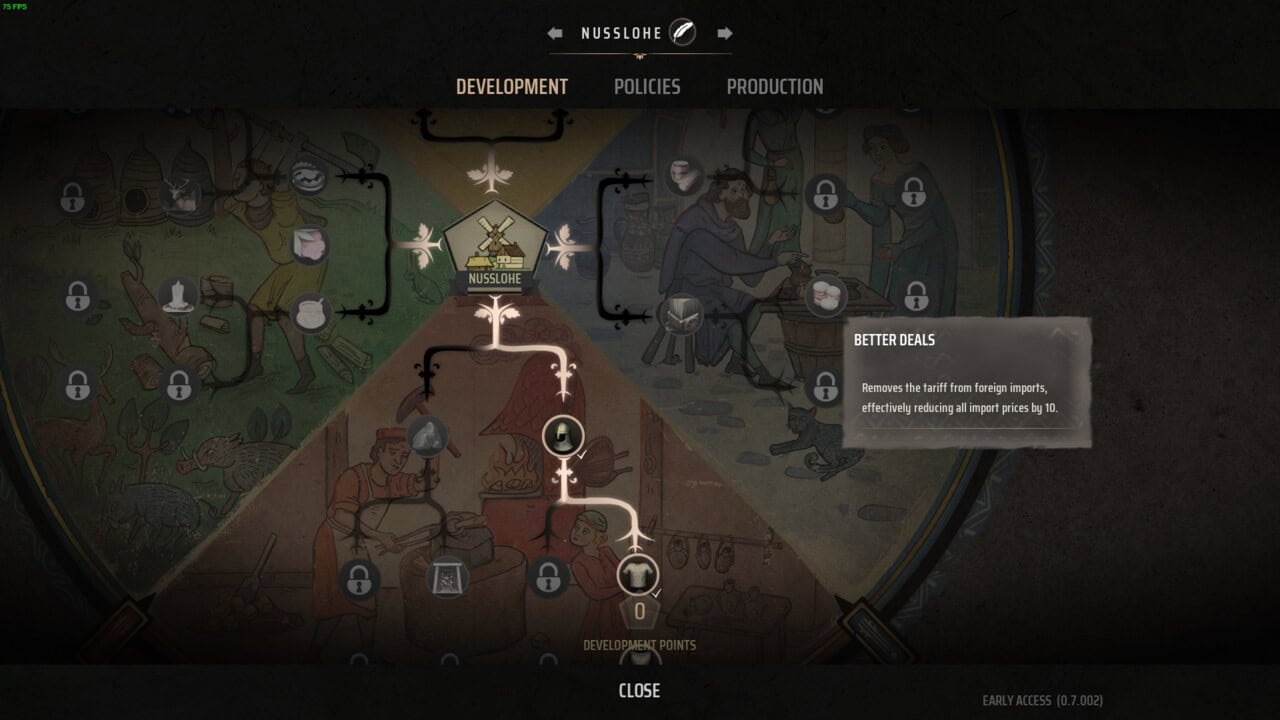Close the development screen
This screenshot has height=720, width=1280.
pos(639,691)
